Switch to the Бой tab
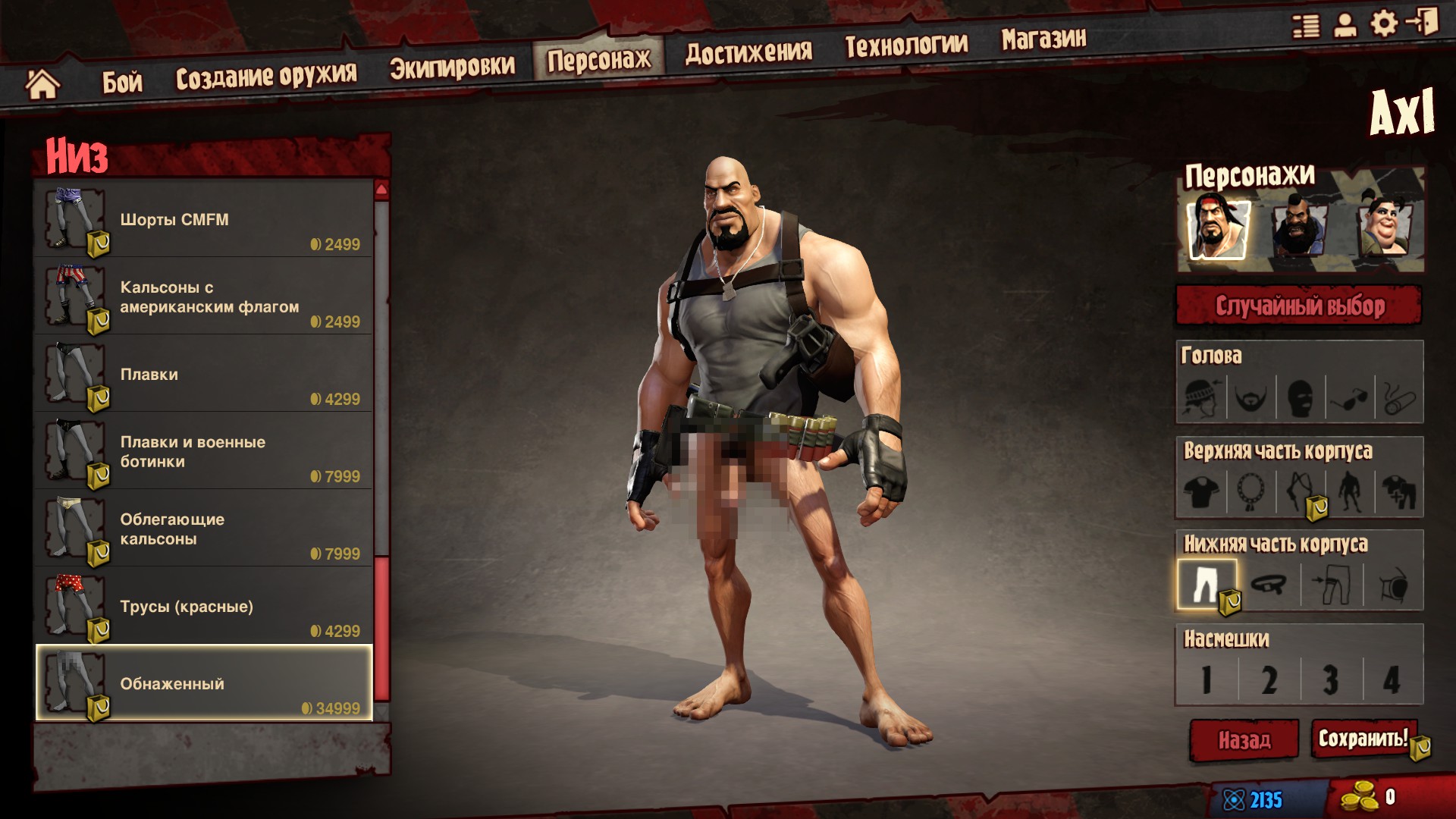The width and height of the screenshot is (1456, 819). (x=122, y=81)
